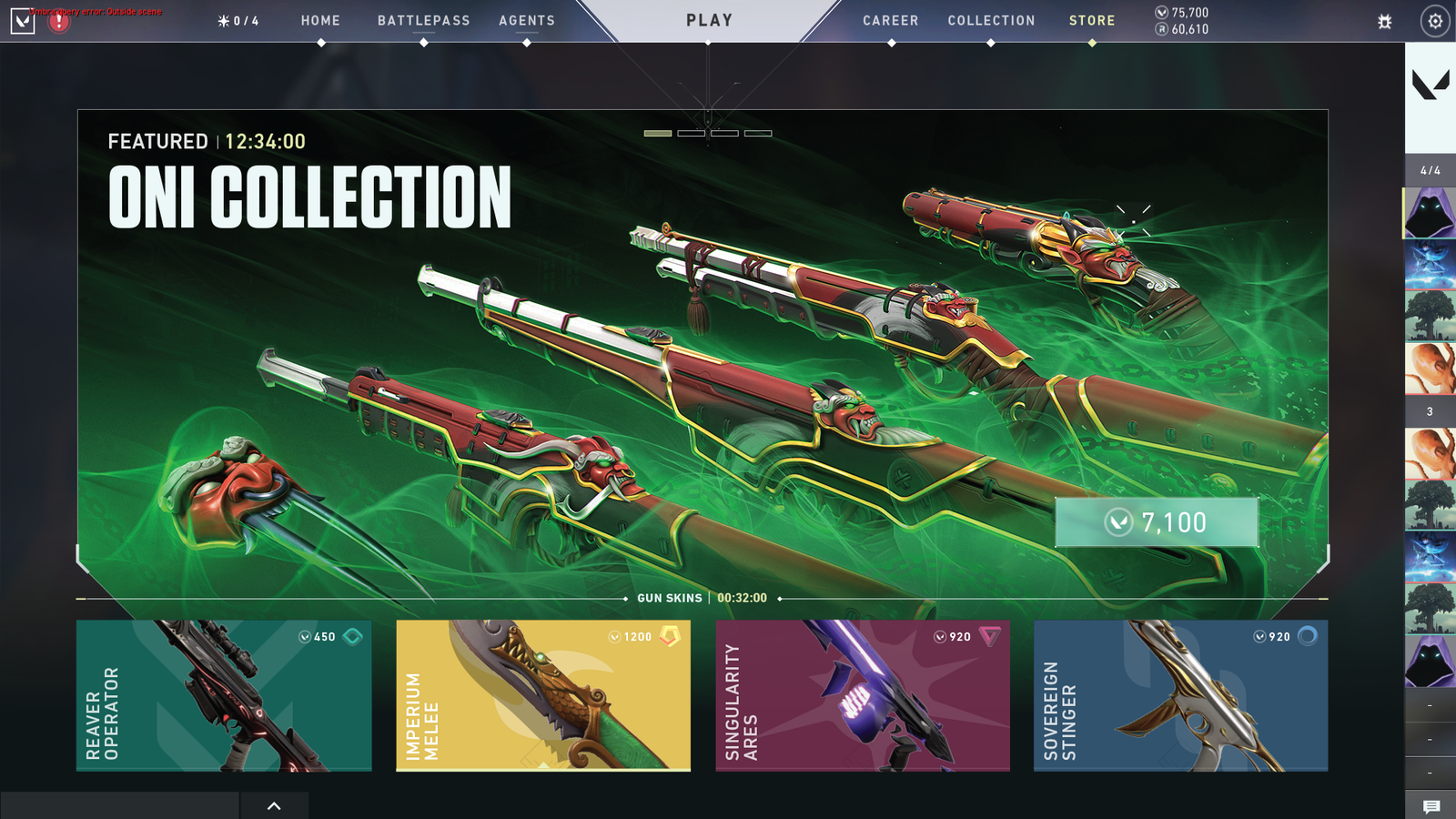The image size is (1456, 819).
Task: Buy the Oni Collection for 7,100
Action: (x=1156, y=522)
